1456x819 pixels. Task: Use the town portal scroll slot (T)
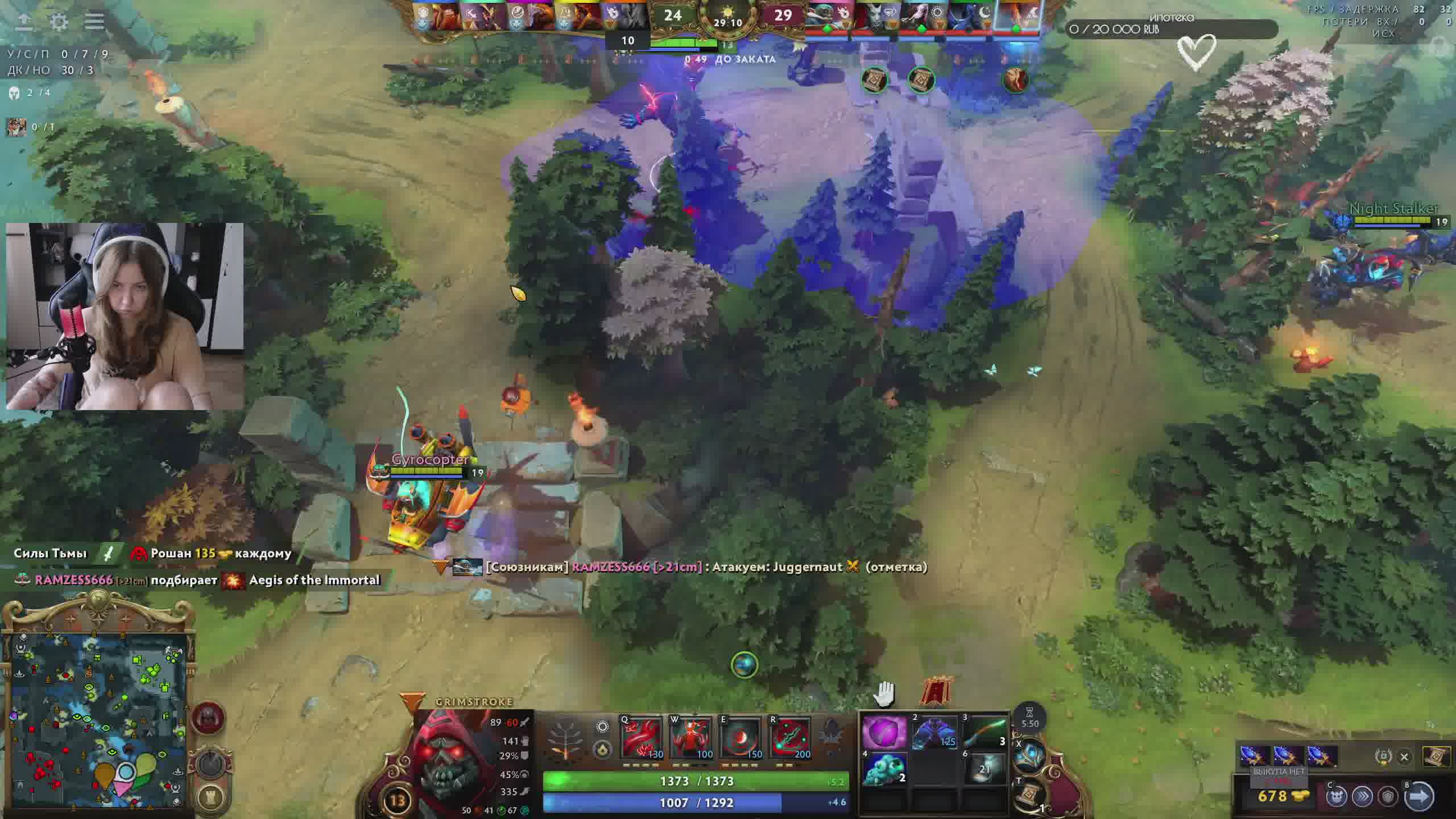1031,795
